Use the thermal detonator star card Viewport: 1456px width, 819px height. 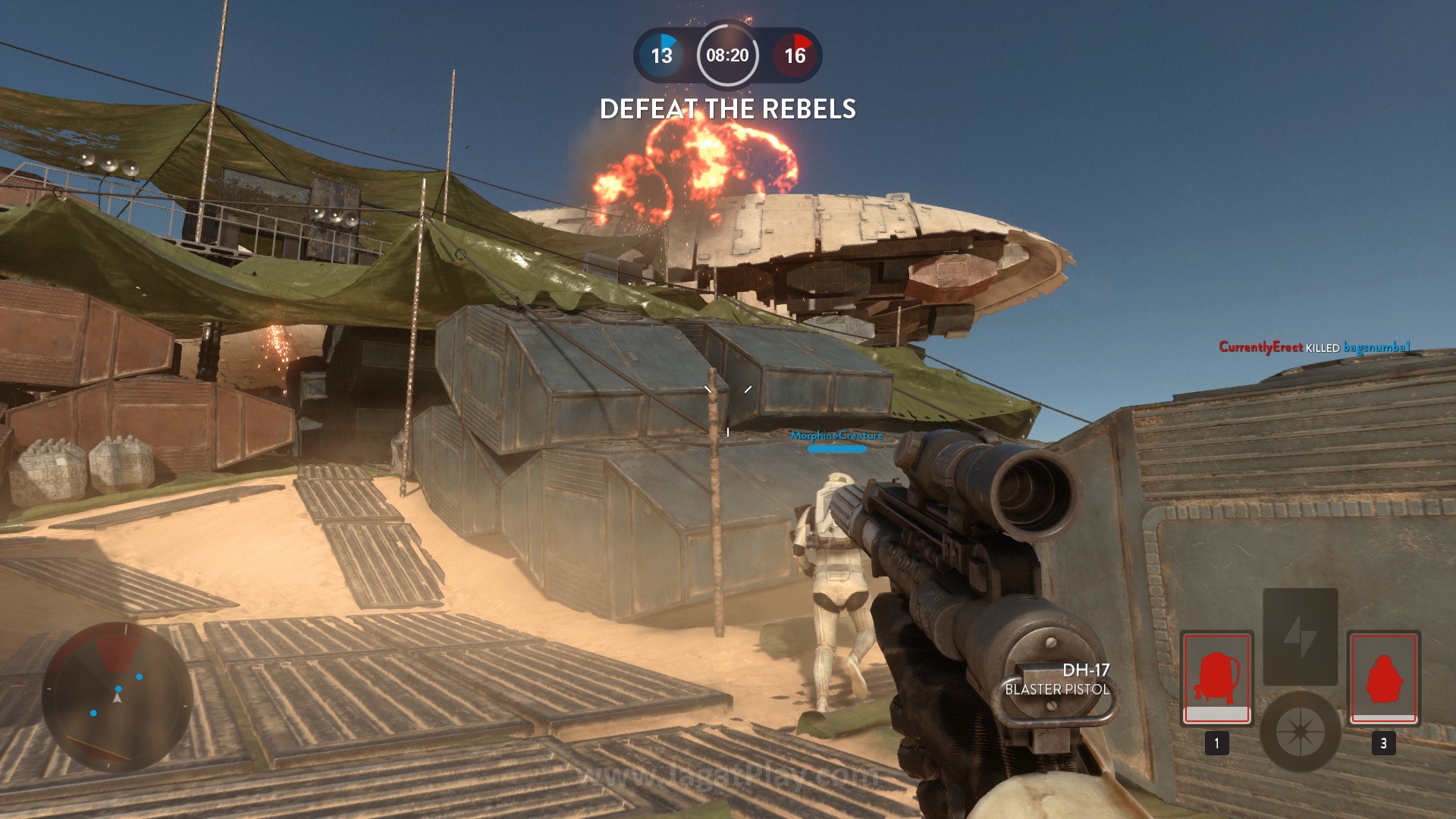[1384, 677]
